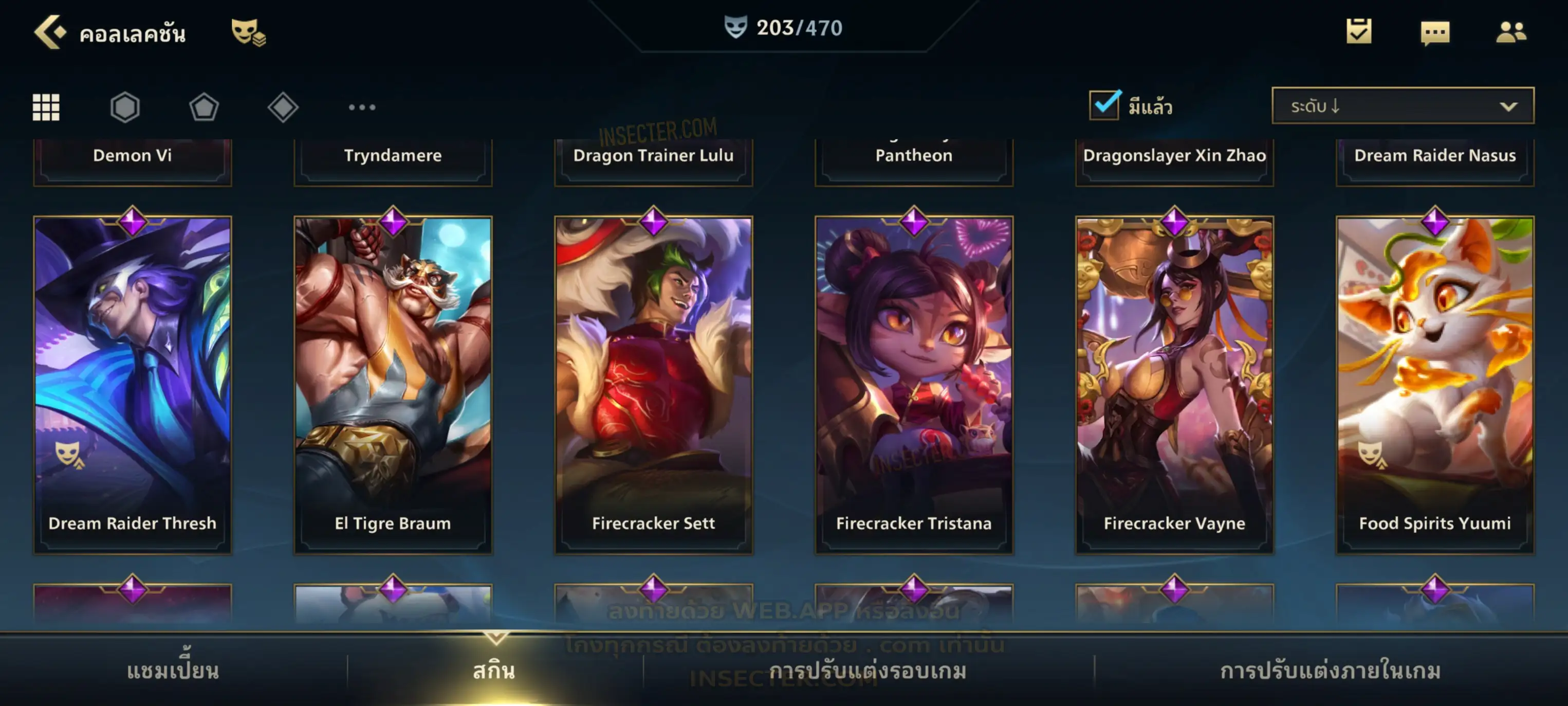Open the chat bubble icon

1434,33
